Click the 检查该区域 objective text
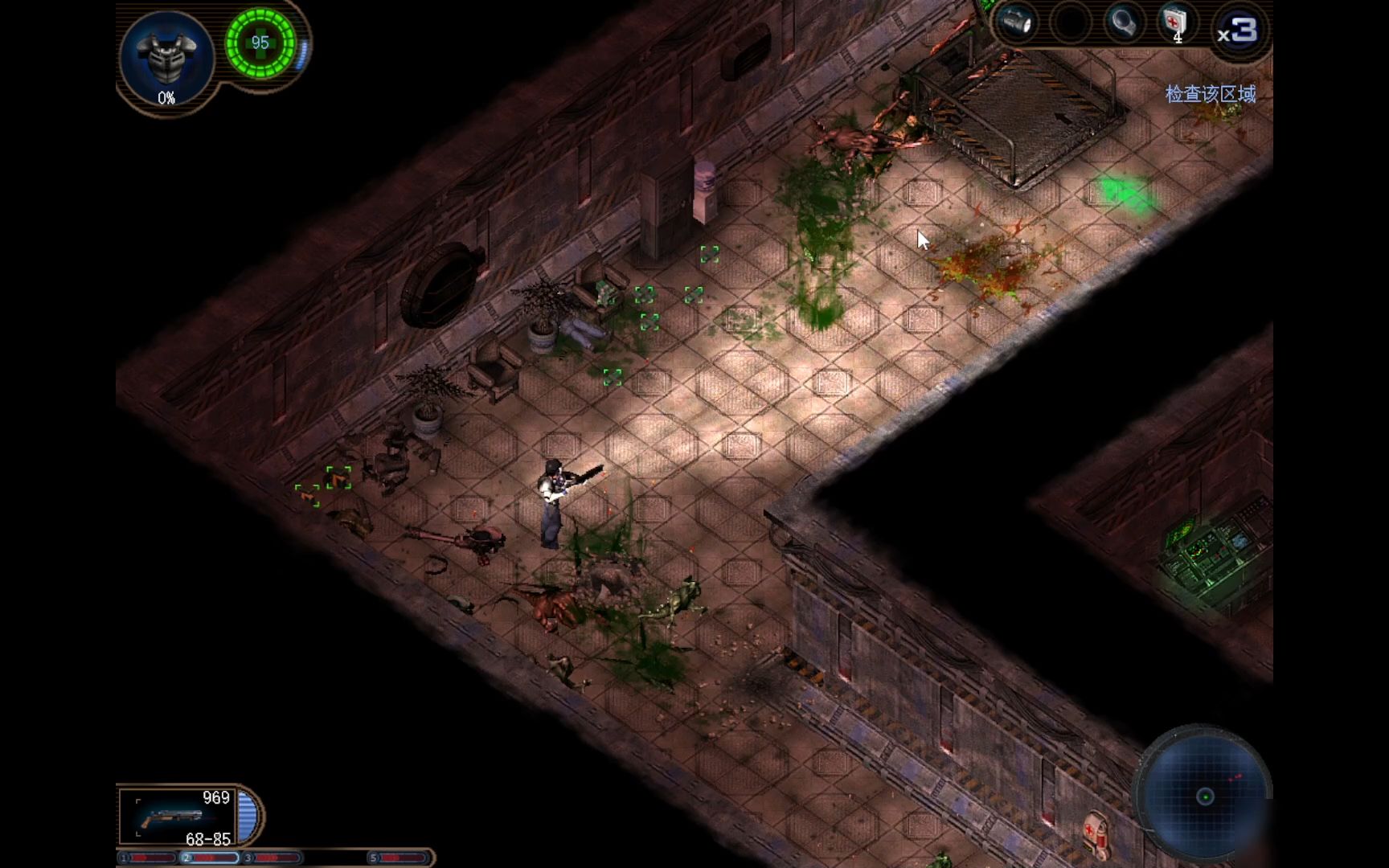 (x=1210, y=94)
